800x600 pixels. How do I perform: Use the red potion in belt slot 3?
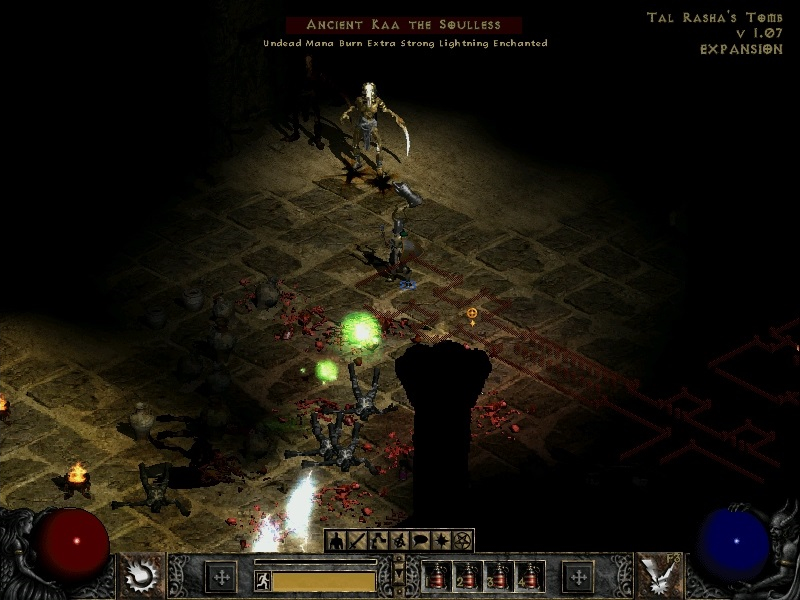499,577
